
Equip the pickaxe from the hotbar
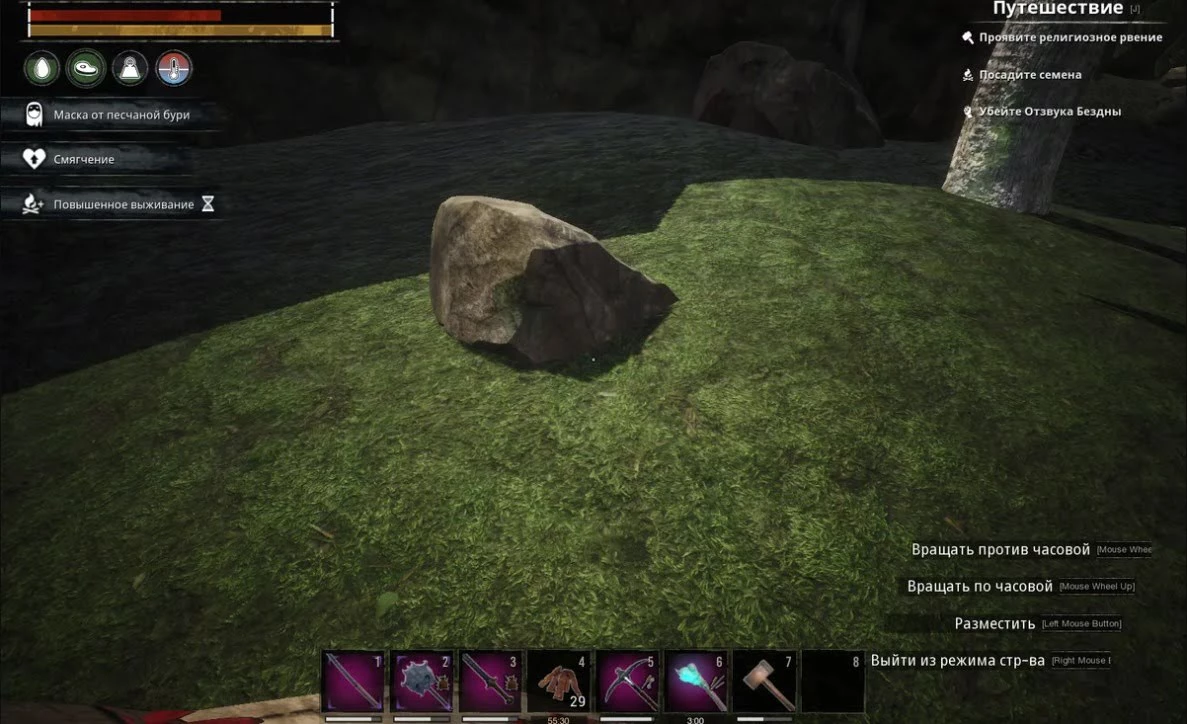[627, 681]
